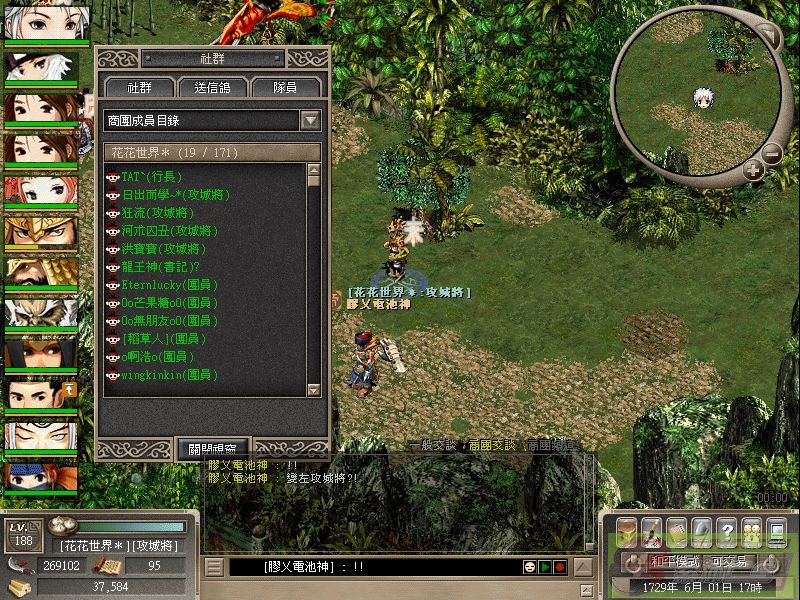Switch to the 社群 tab

pos(138,88)
